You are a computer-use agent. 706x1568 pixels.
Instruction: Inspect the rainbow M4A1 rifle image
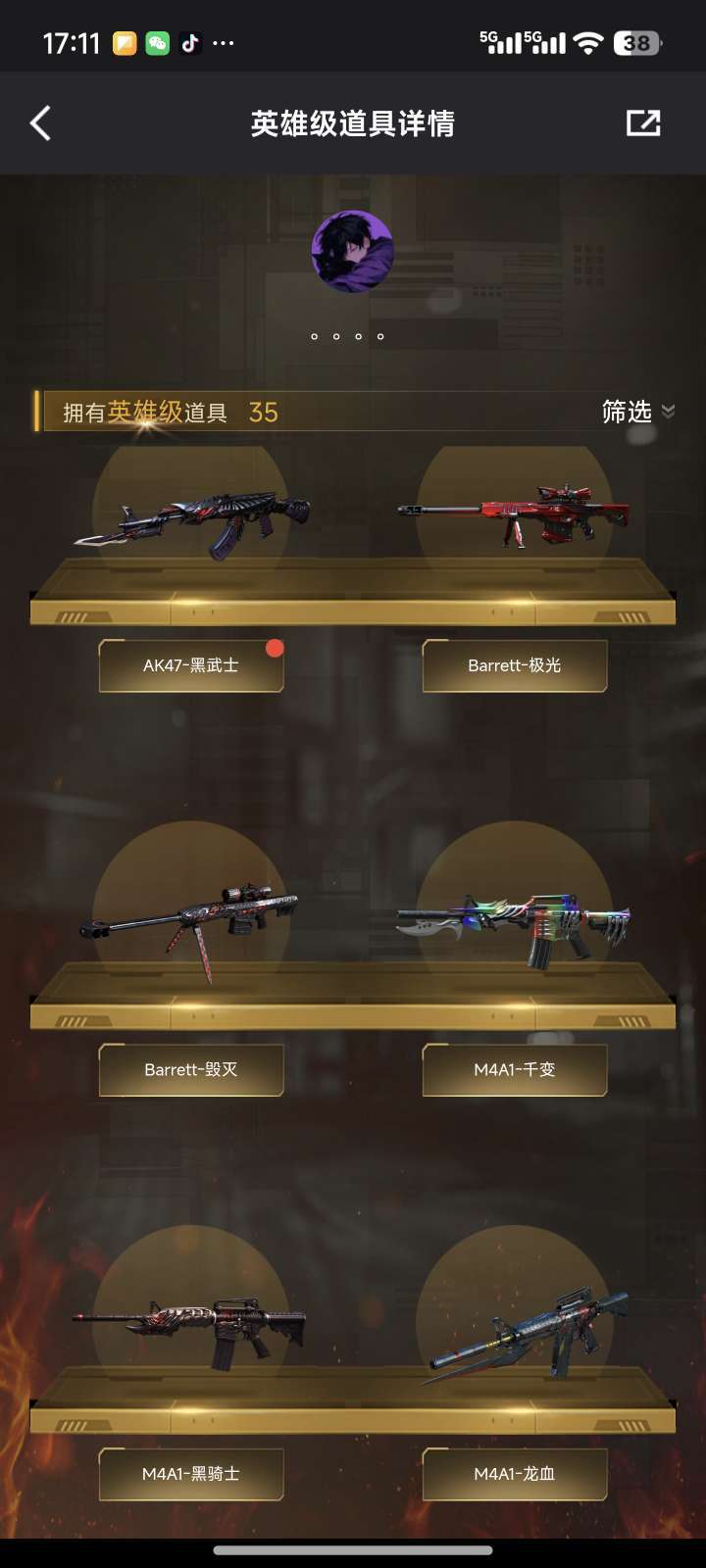point(514,926)
